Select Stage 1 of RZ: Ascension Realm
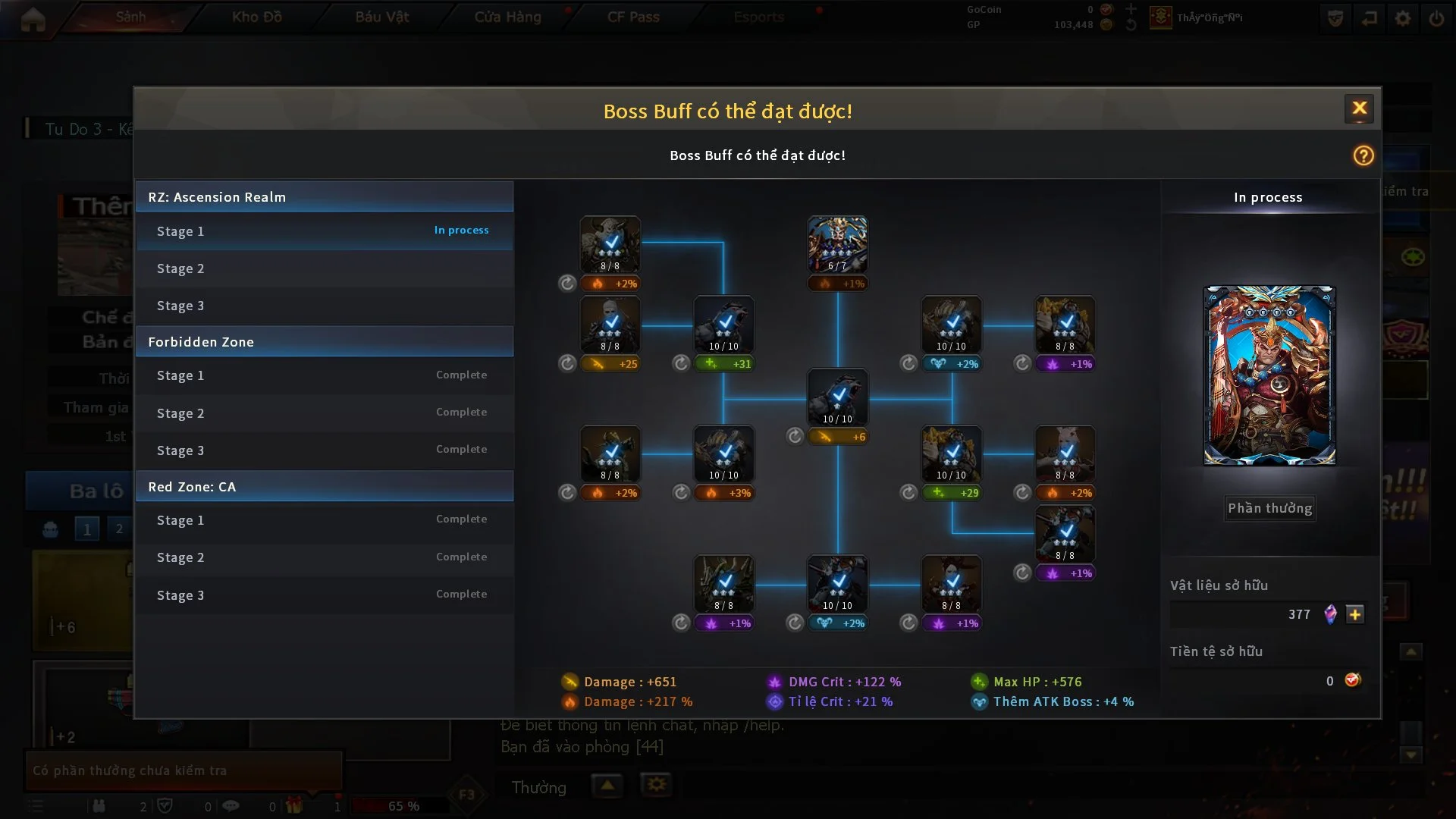This screenshot has width=1456, height=819. 325,231
